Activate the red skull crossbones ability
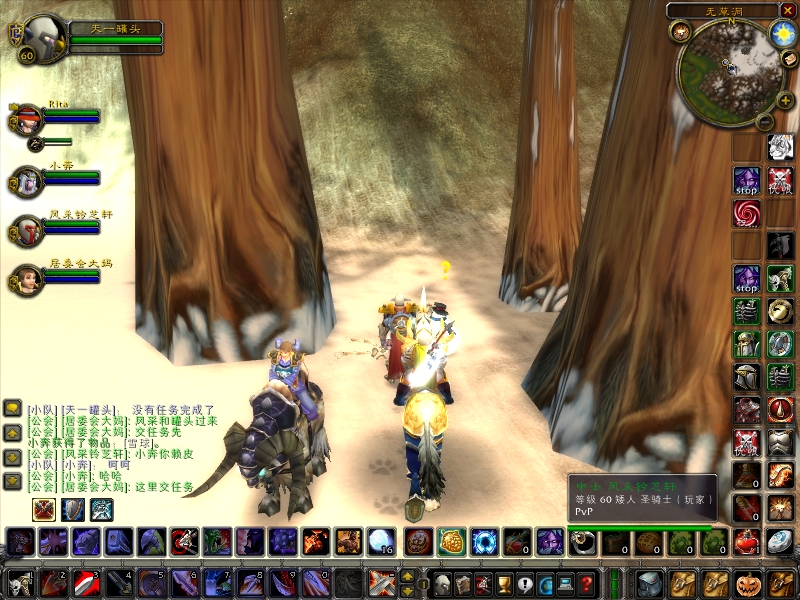This screenshot has width=800, height=600. pyautogui.click(x=779, y=180)
